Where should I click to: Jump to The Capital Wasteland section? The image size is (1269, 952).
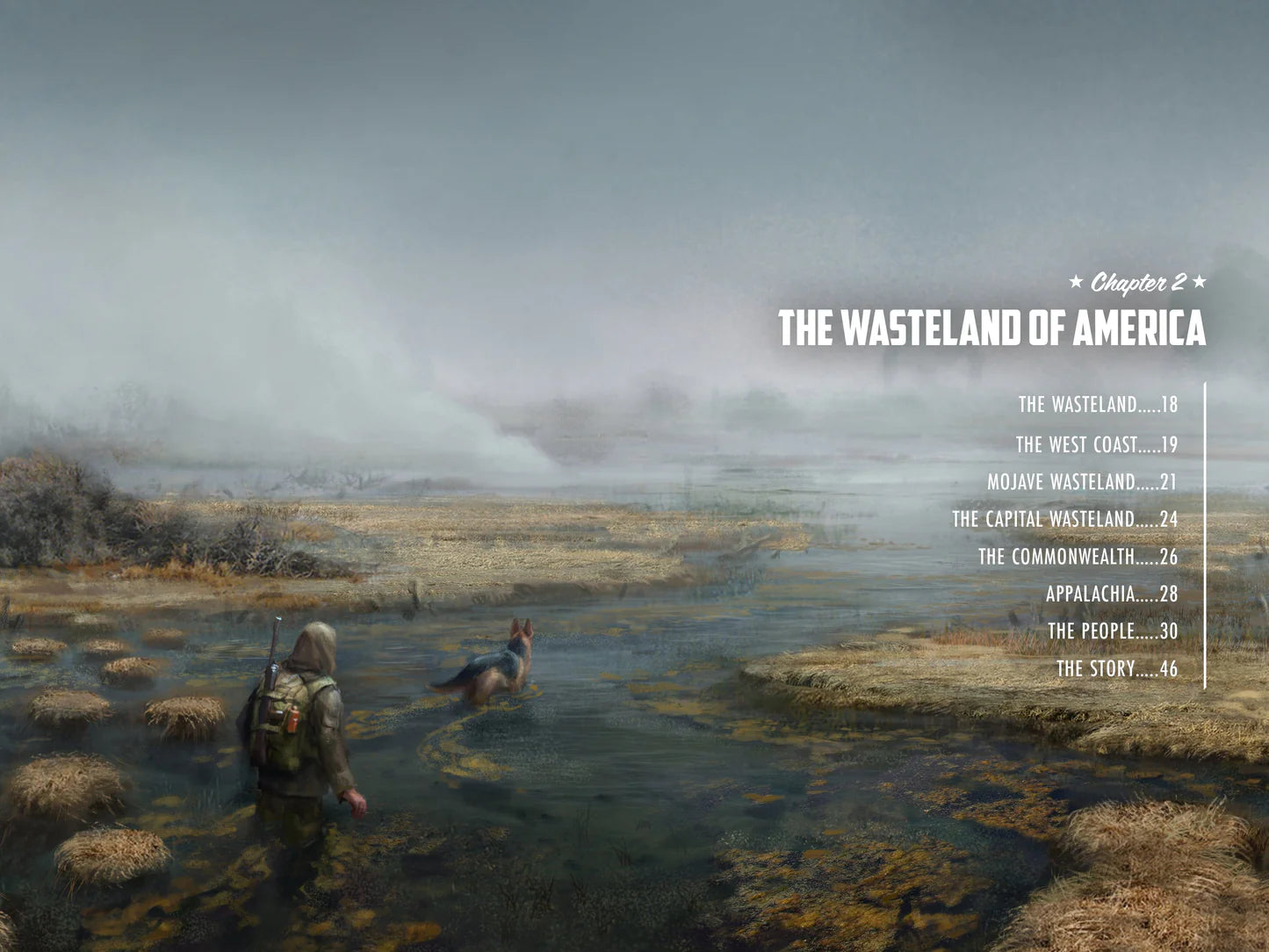point(1064,520)
